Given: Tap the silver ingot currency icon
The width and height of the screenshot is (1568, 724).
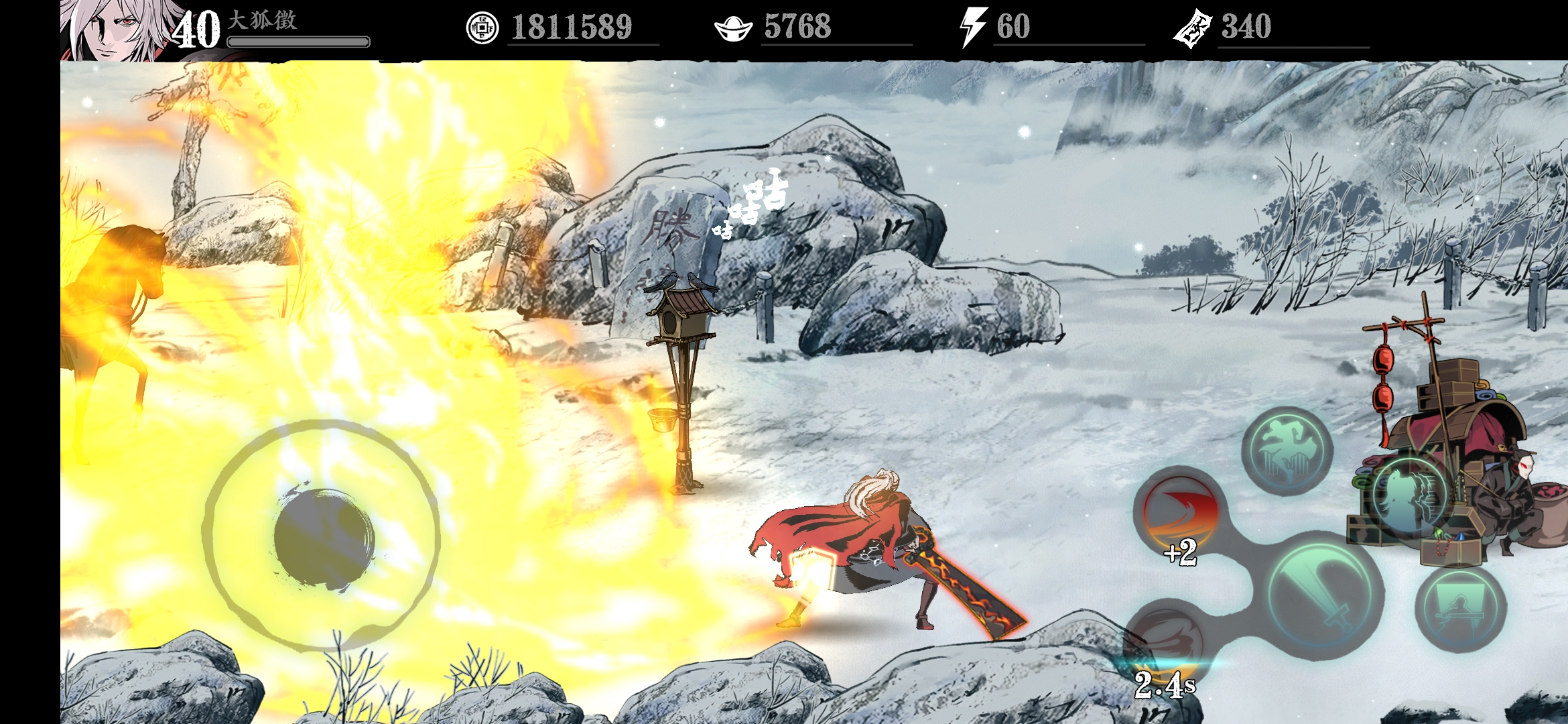Looking at the screenshot, I should coord(733,28).
